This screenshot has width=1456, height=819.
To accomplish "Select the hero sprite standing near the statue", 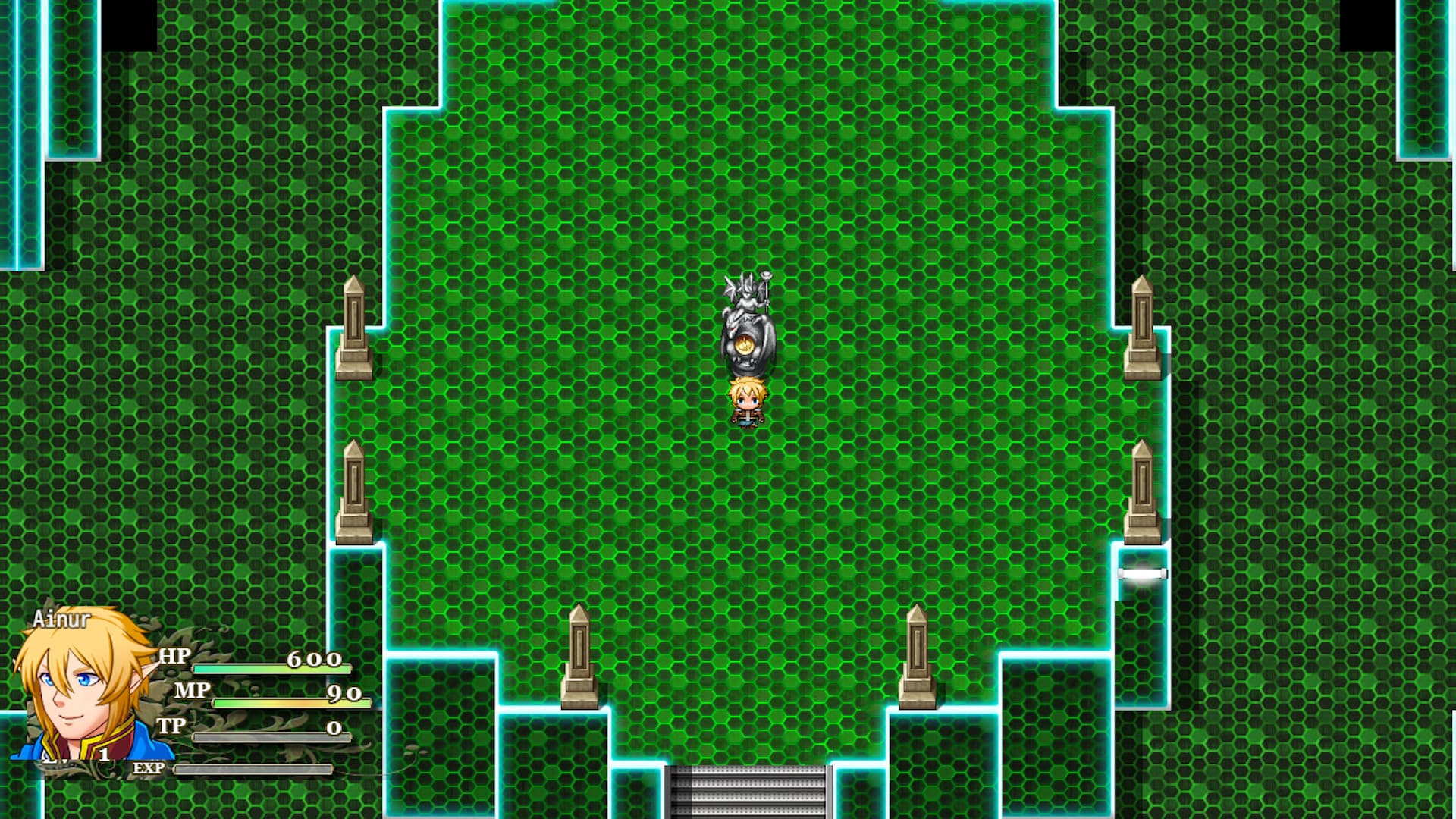I will pos(749,402).
